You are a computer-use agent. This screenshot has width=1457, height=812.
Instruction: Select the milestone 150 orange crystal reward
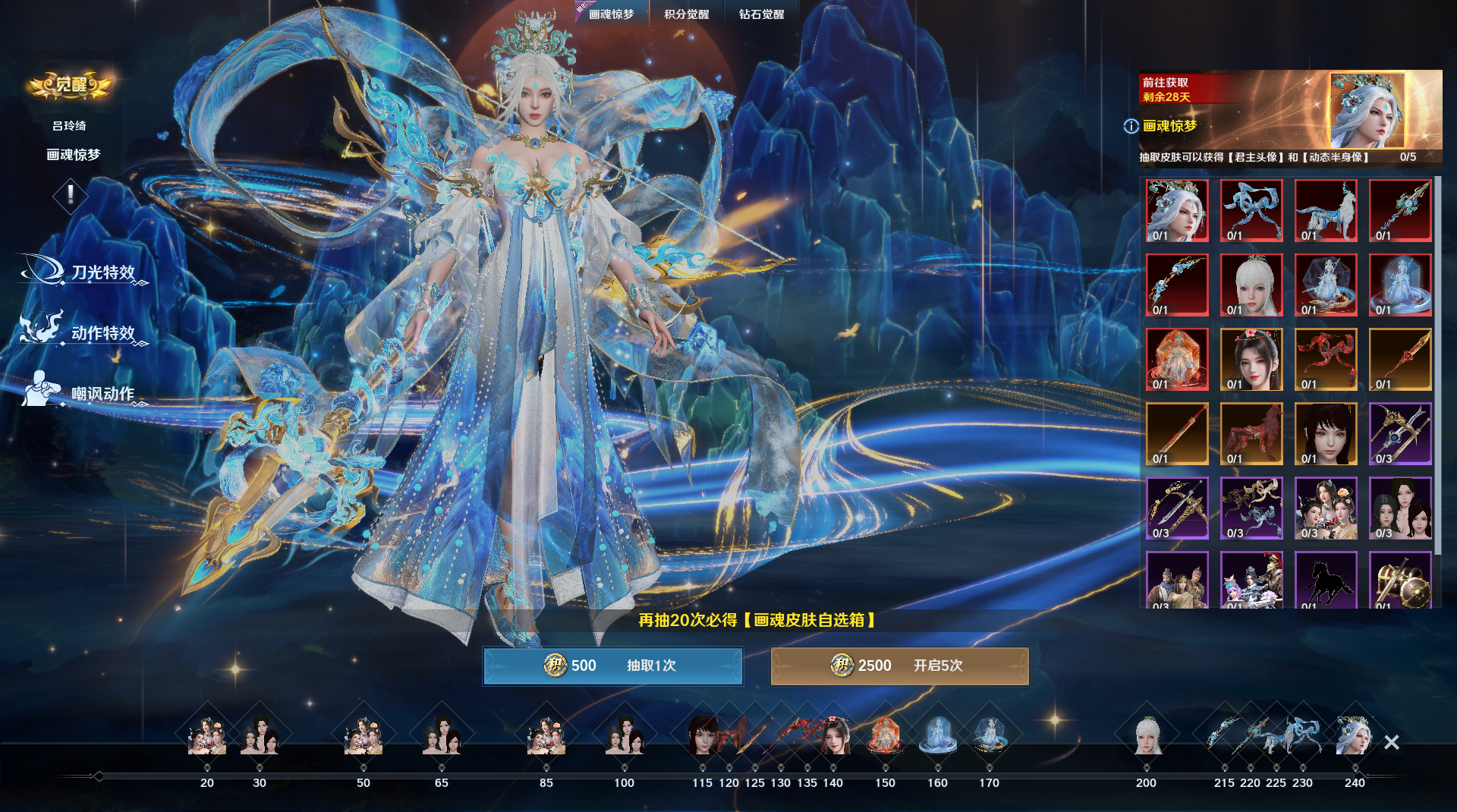[885, 736]
